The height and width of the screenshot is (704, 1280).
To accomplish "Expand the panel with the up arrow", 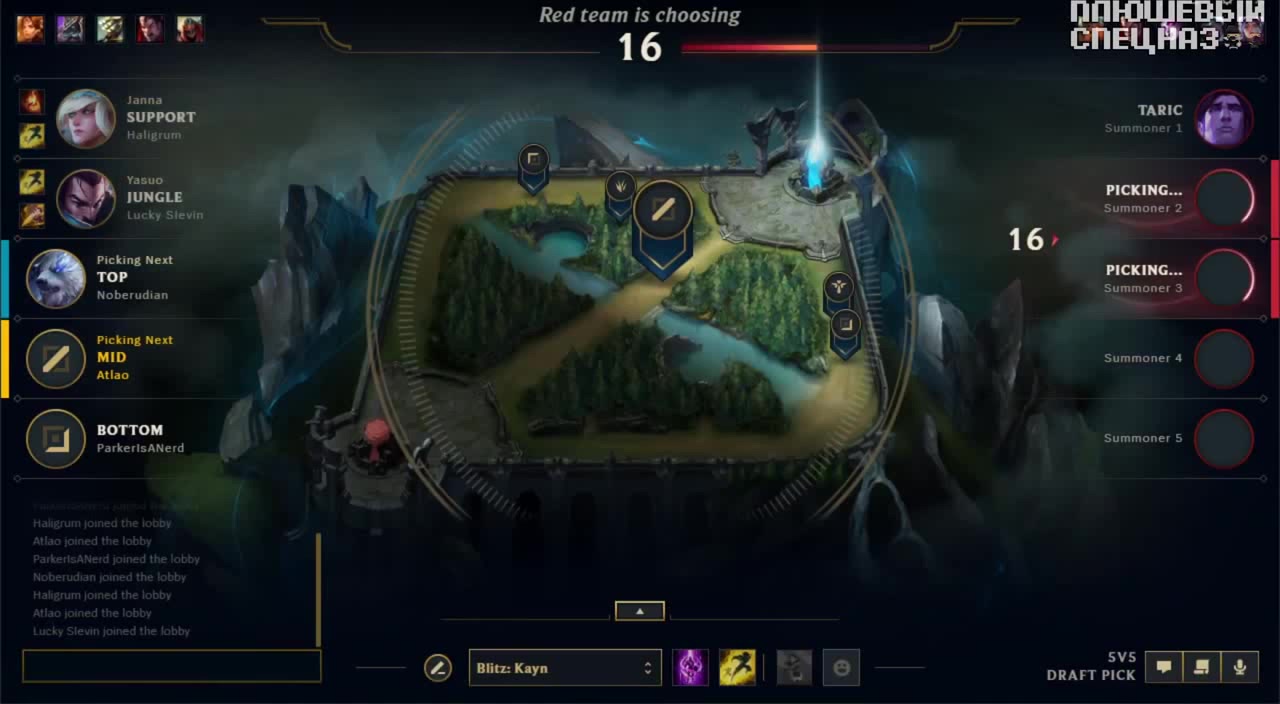I will 640,611.
